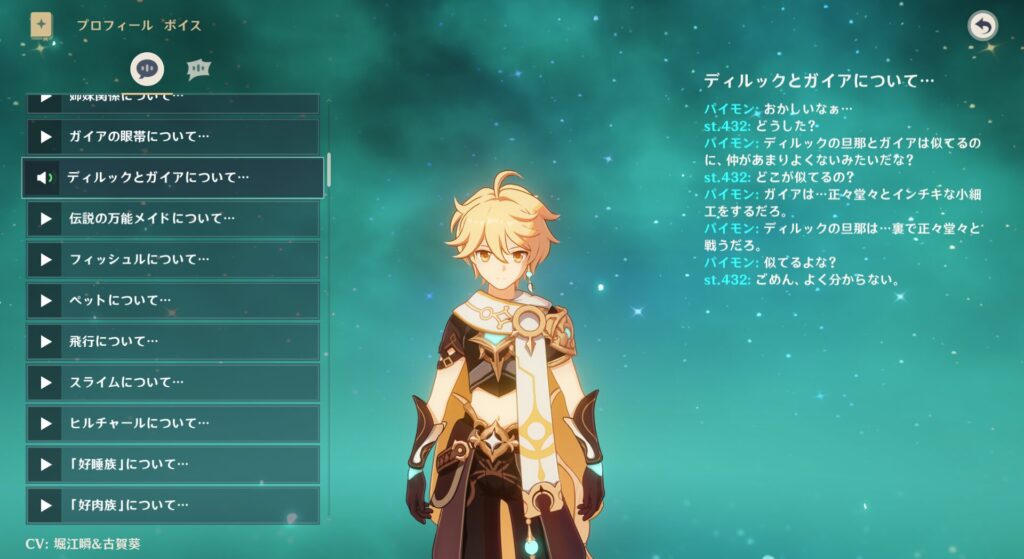Click the voice list scrollbar handle
The image size is (1024, 559).
click(x=329, y=170)
